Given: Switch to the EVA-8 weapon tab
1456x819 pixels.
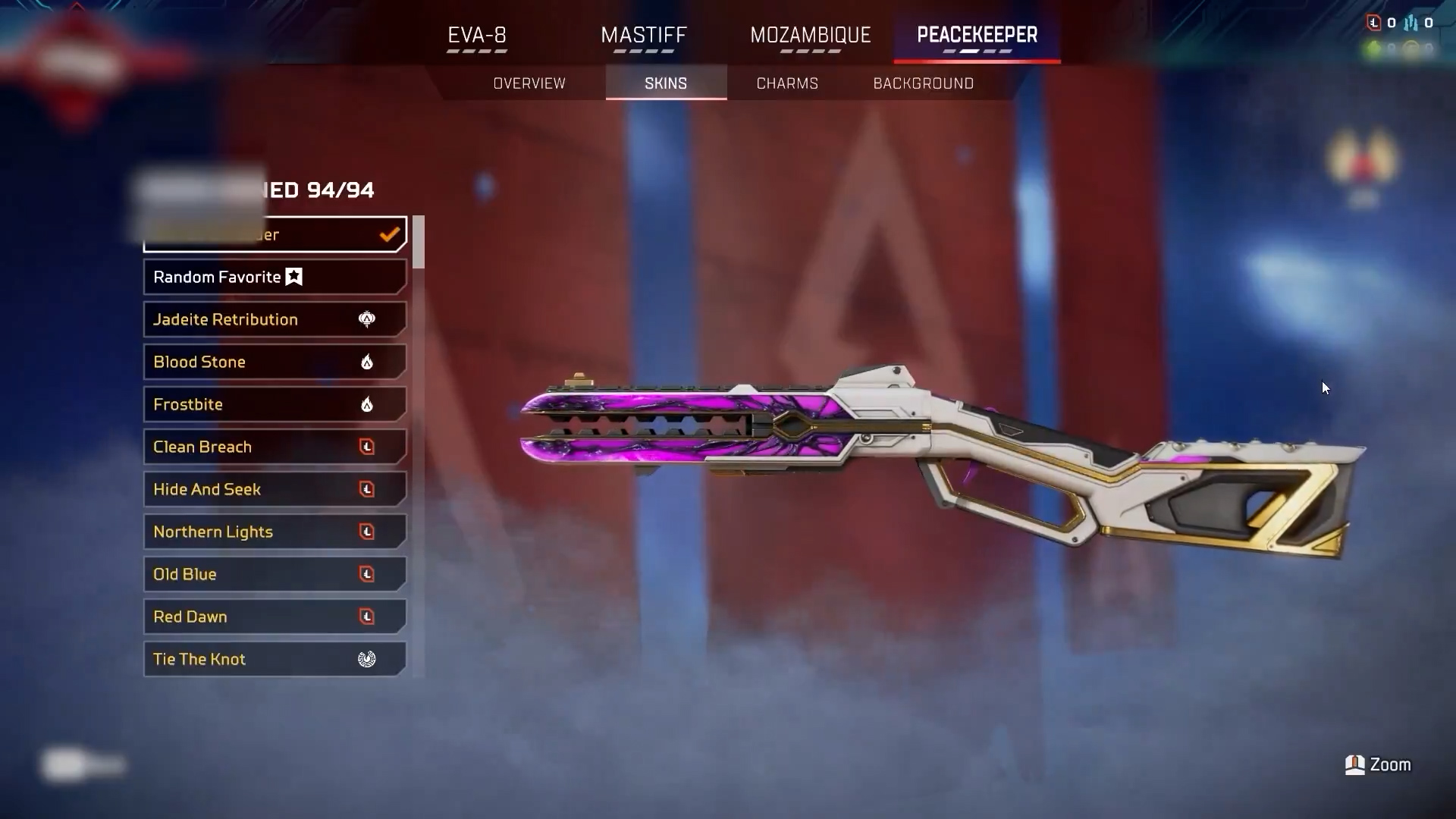Looking at the screenshot, I should 477,36.
